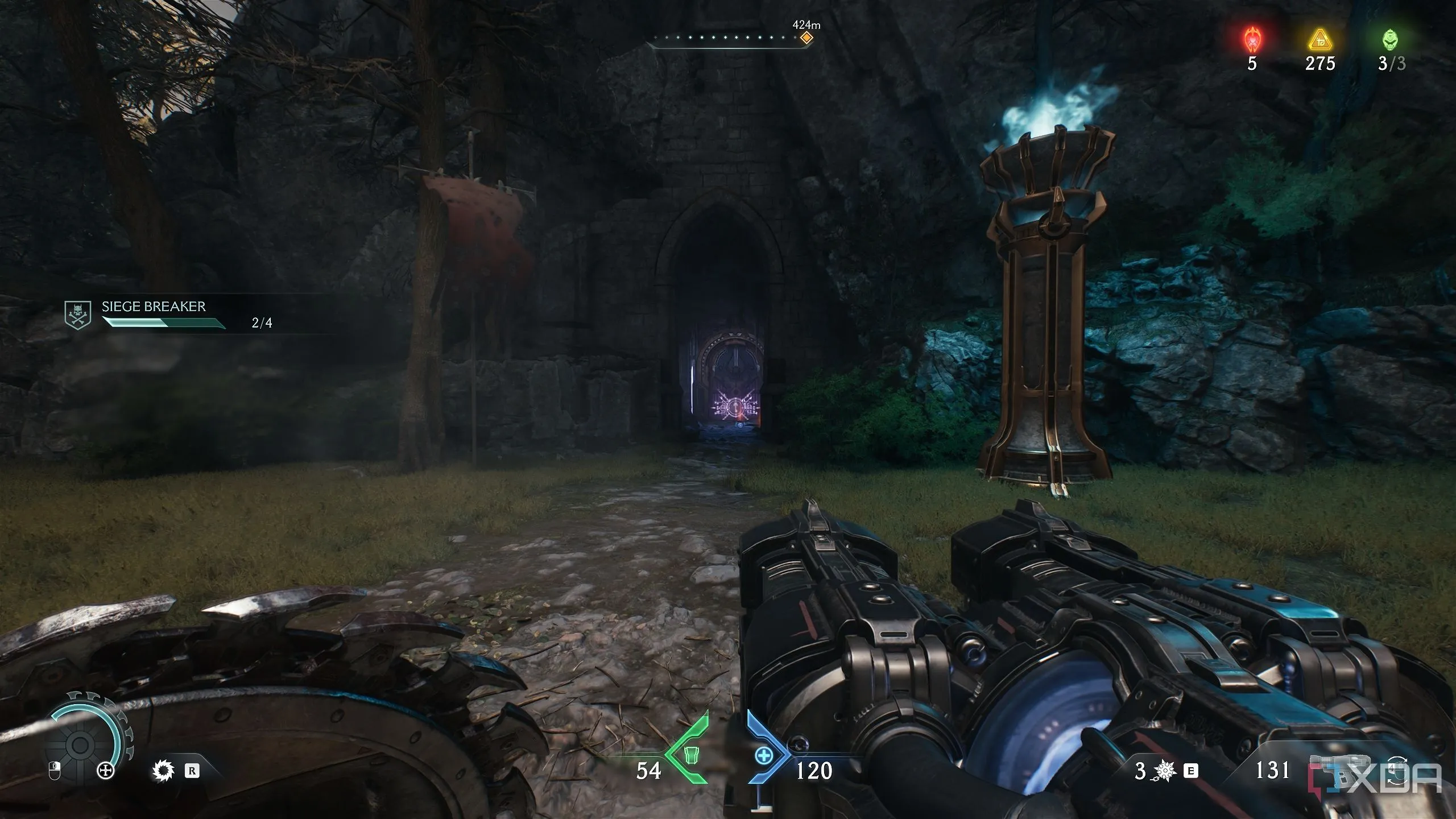This screenshot has width=1456, height=819.
Task: Click the green armor shield icon
Action: coord(690,755)
